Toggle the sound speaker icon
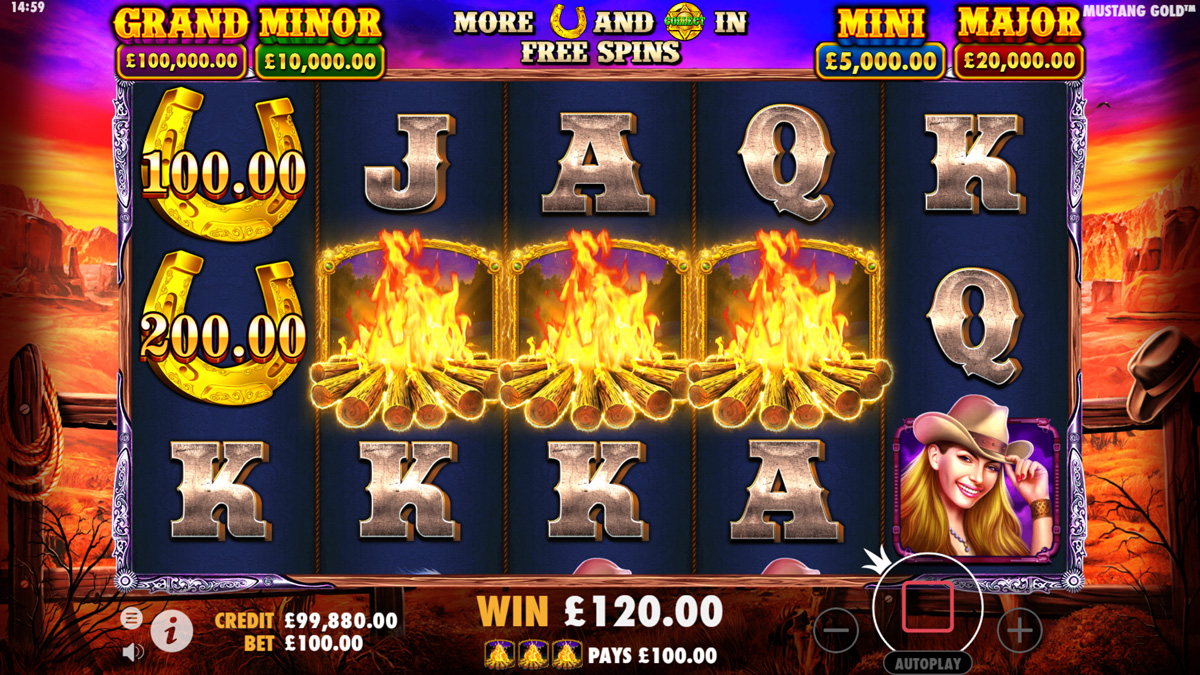The height and width of the screenshot is (675, 1200). tap(132, 652)
